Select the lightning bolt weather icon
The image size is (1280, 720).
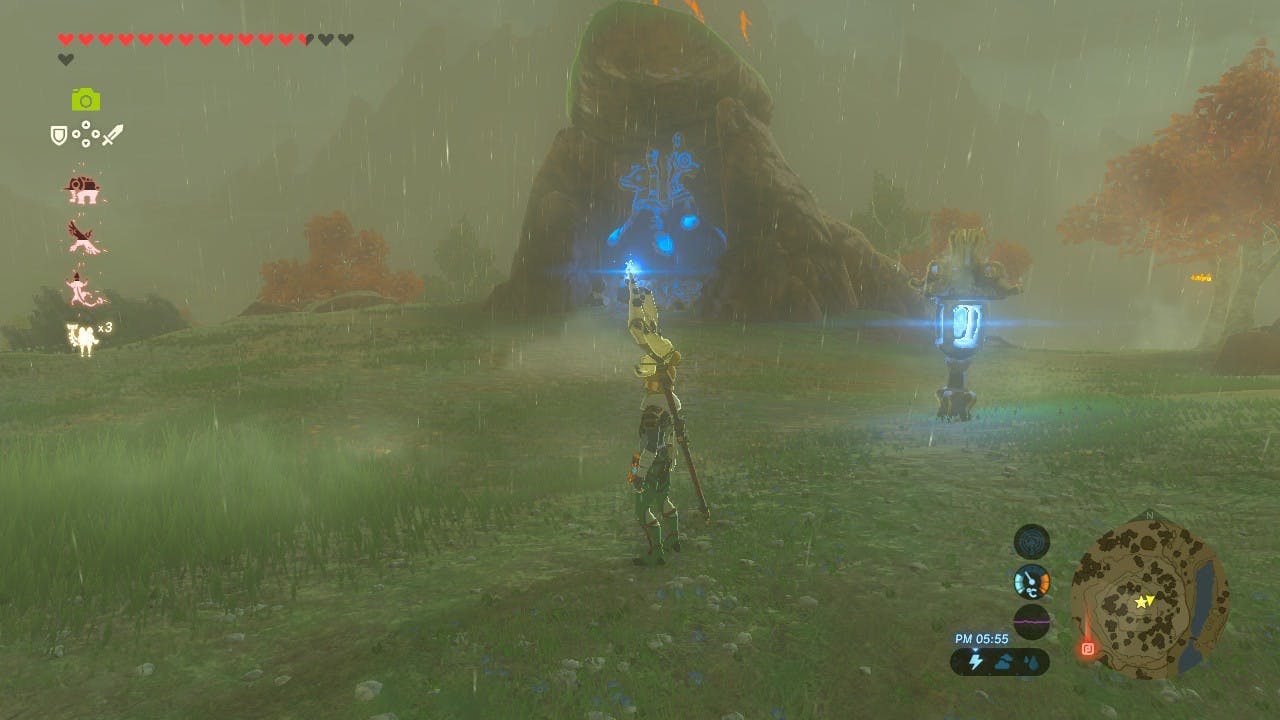pos(975,662)
